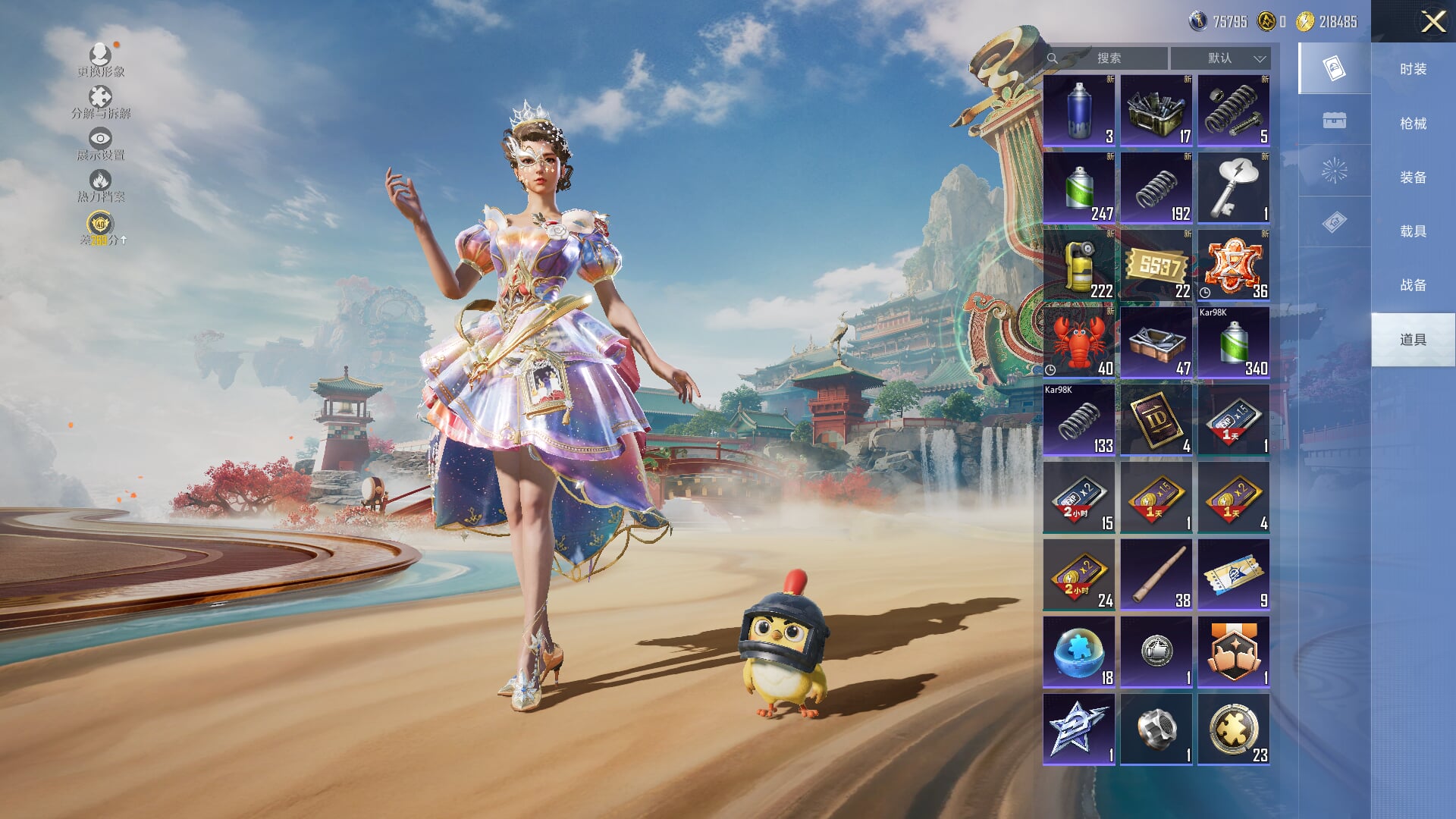Screen dimensions: 1456x819
Task: Select the SS37 gold ticket item
Action: [1156, 265]
